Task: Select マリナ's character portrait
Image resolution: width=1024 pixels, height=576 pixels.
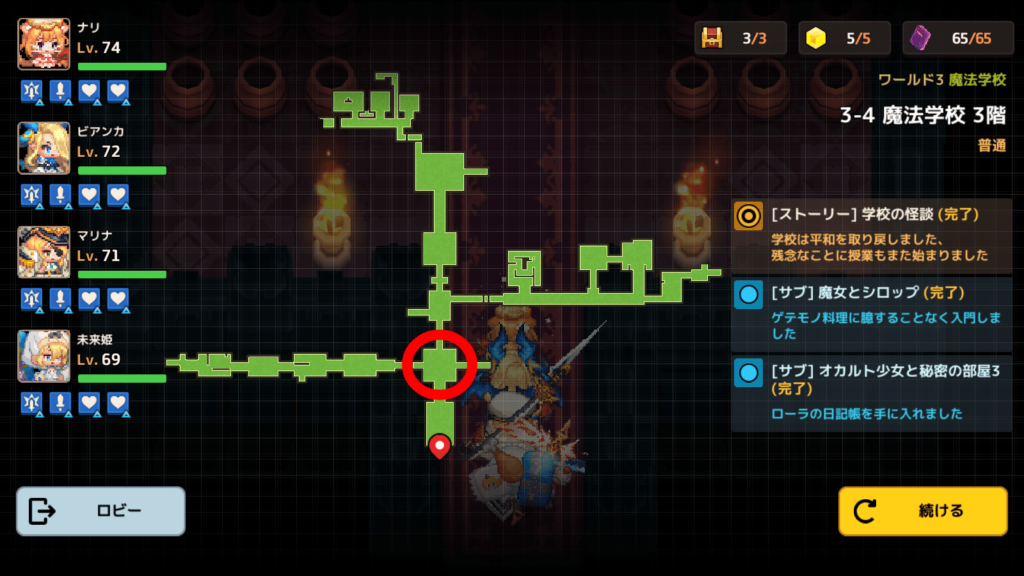Action: pyautogui.click(x=44, y=252)
